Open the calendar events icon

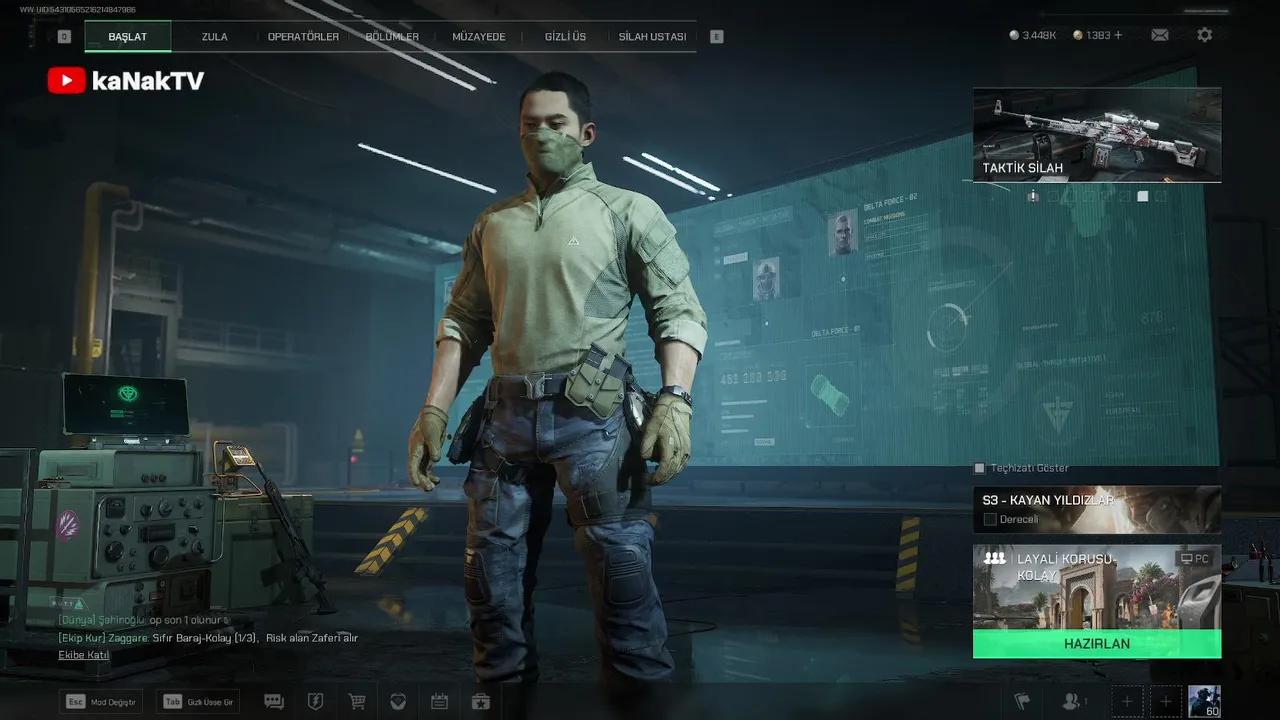[x=439, y=701]
